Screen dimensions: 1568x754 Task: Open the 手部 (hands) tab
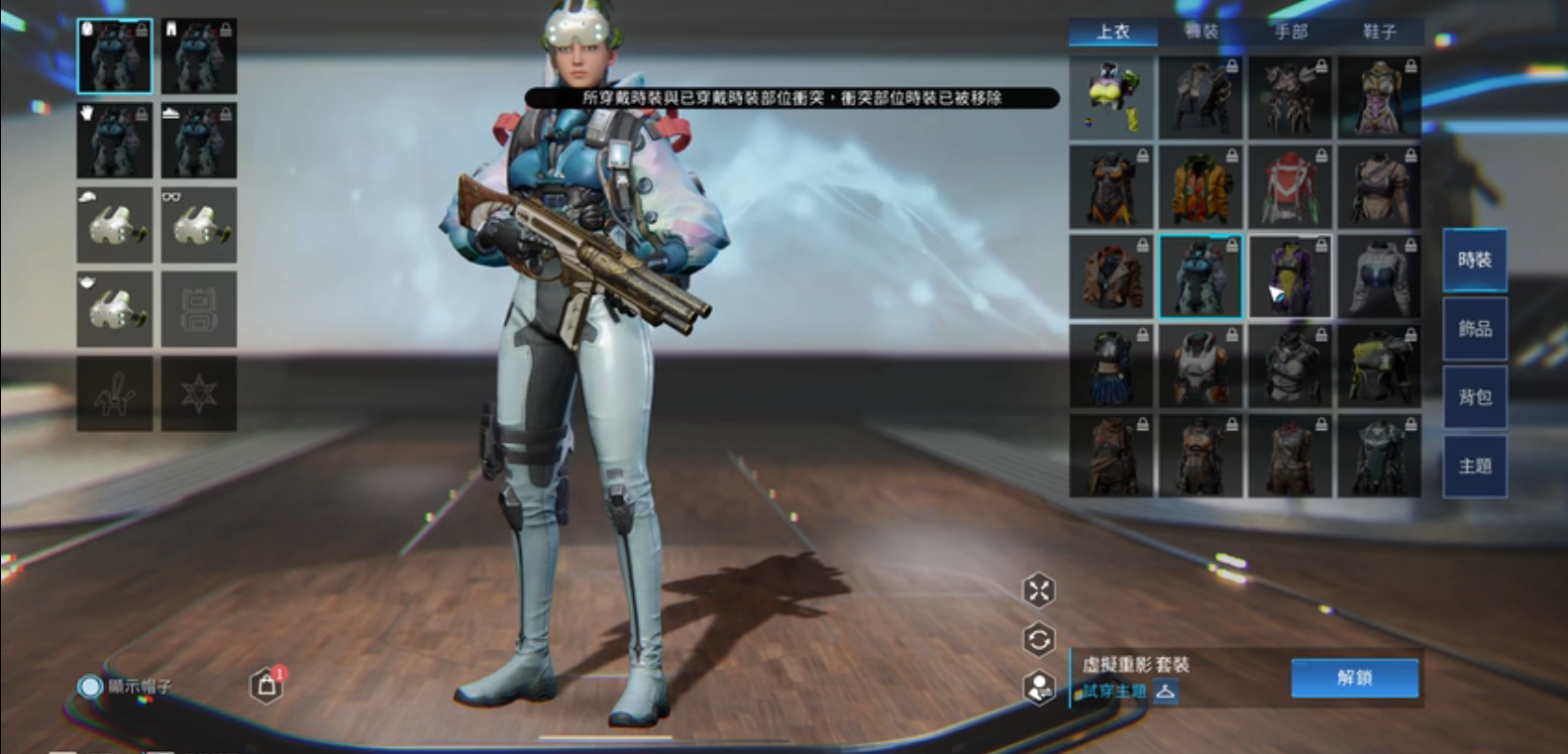1291,32
